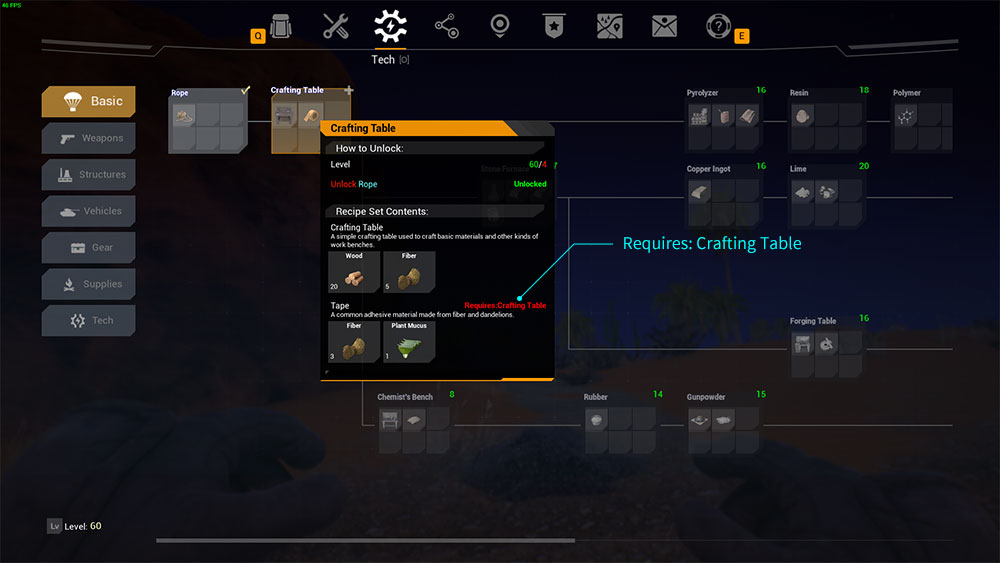
Task: Show the Gear category
Action: tap(88, 248)
